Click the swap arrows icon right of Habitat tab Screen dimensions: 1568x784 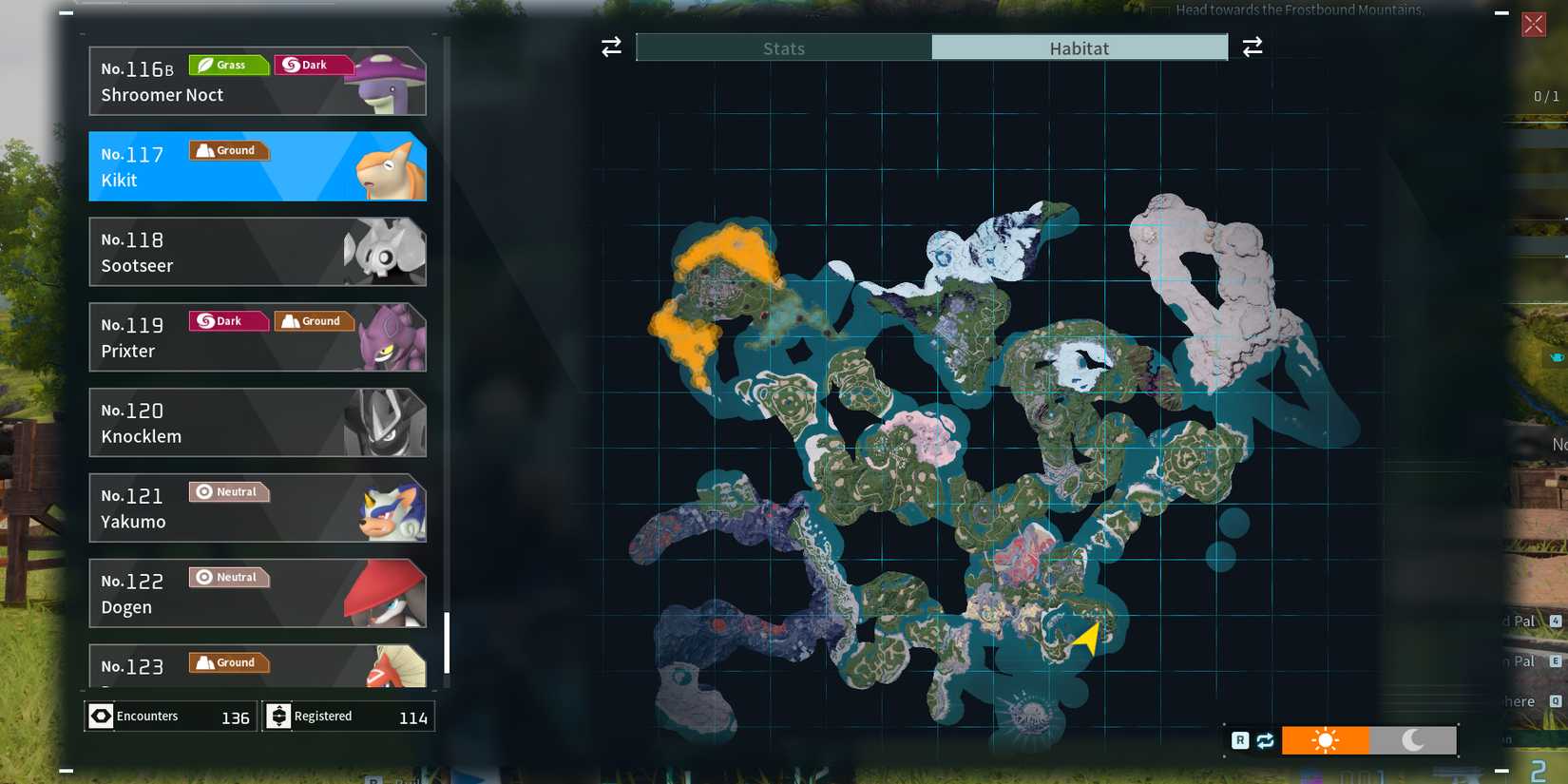pos(1253,47)
